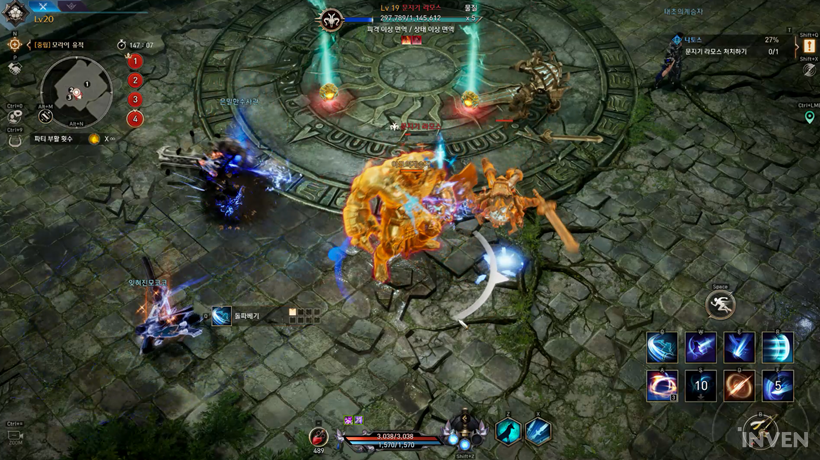Select party member number 1 marker
The width and height of the screenshot is (820, 460).
[x=135, y=61]
